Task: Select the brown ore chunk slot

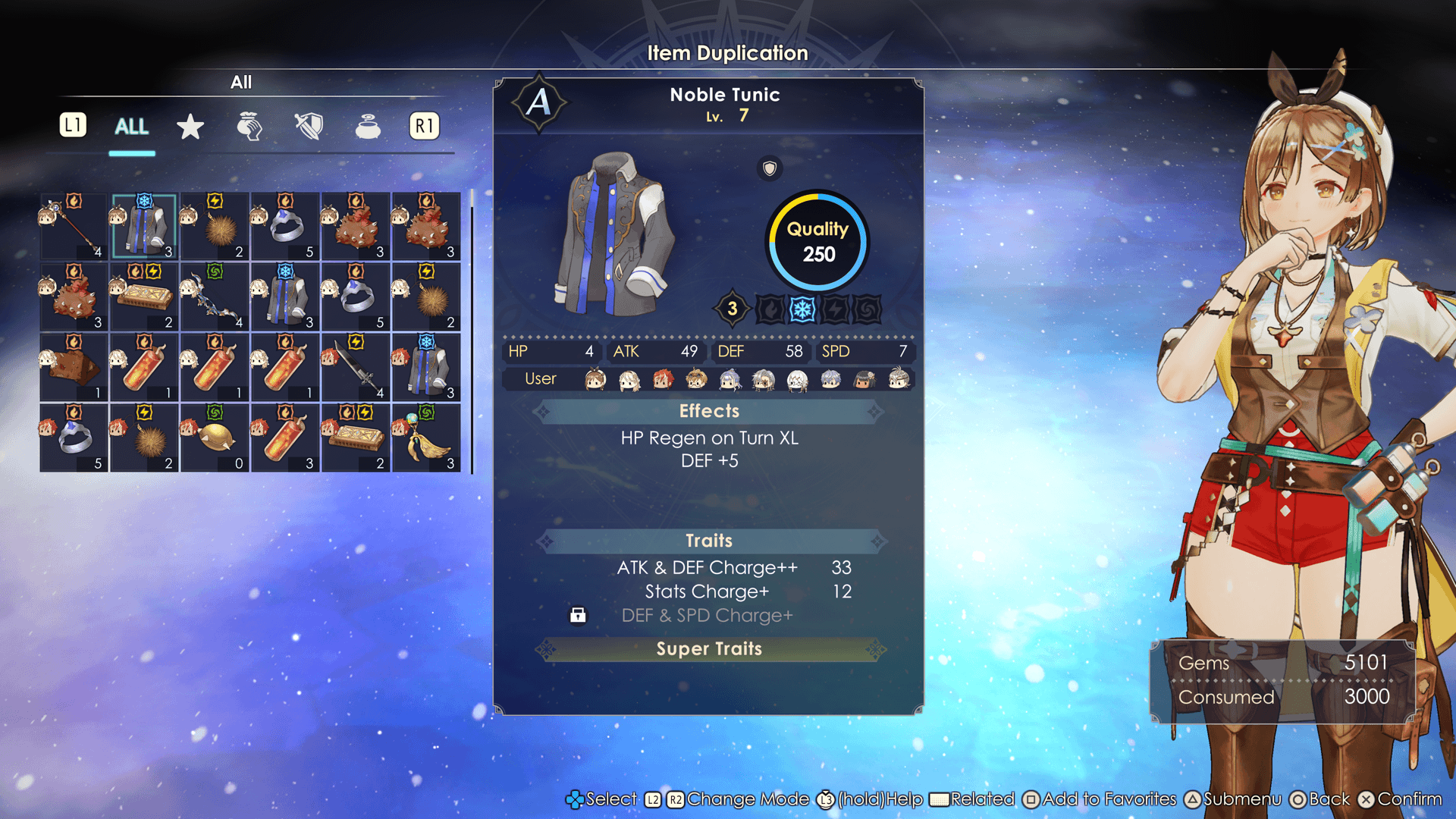Action: coord(74,368)
